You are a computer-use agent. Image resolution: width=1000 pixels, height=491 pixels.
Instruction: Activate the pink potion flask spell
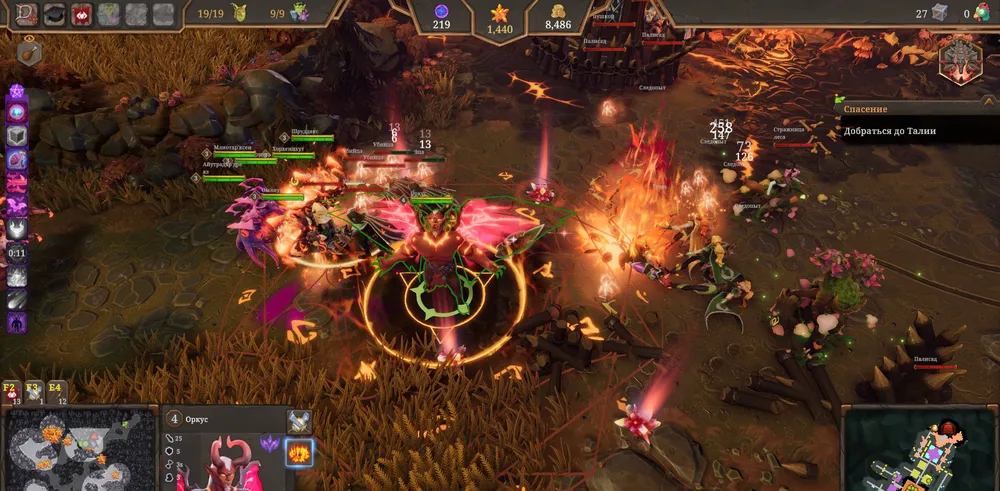tap(17, 159)
